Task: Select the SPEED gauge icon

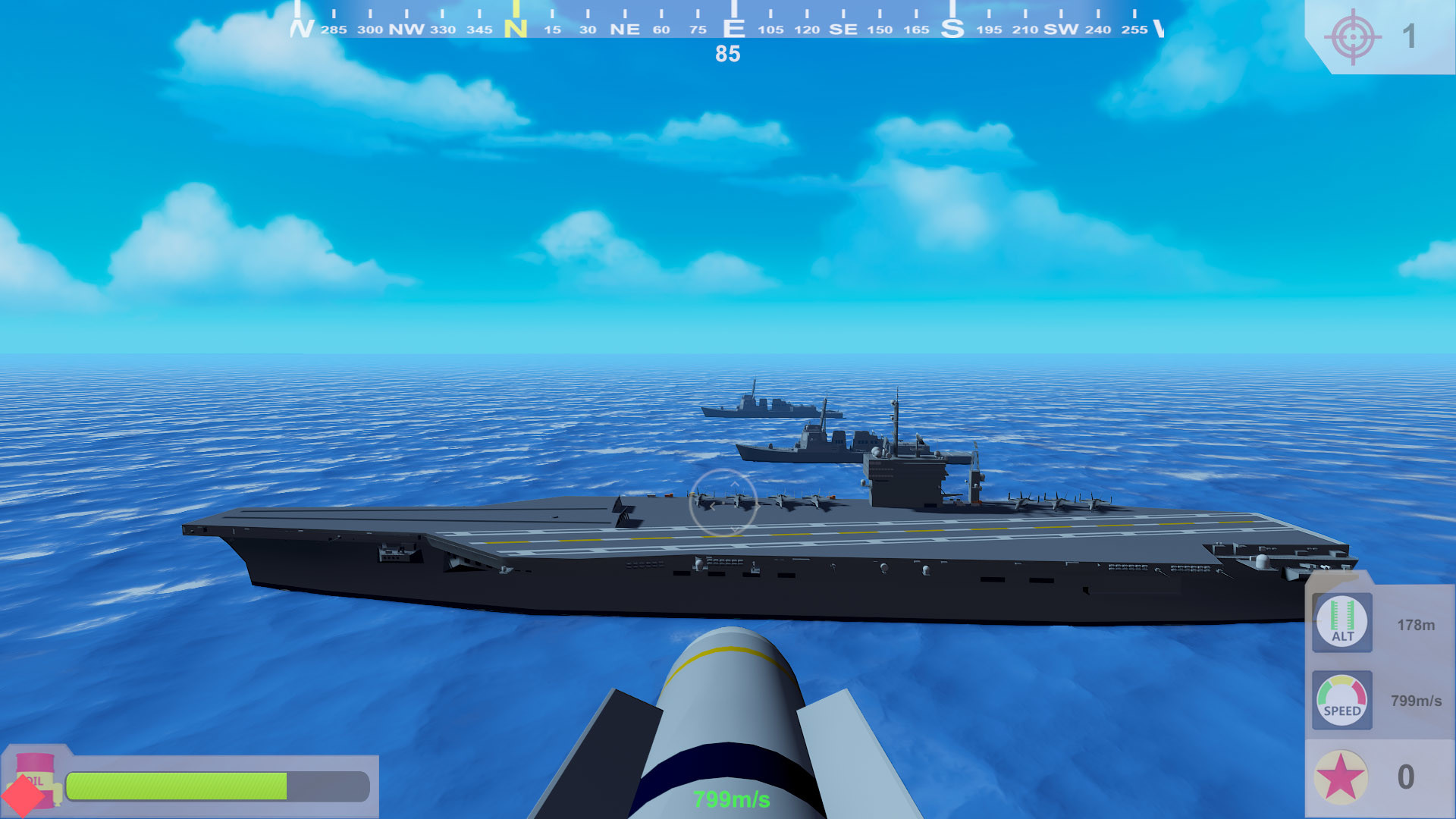Action: [x=1342, y=701]
